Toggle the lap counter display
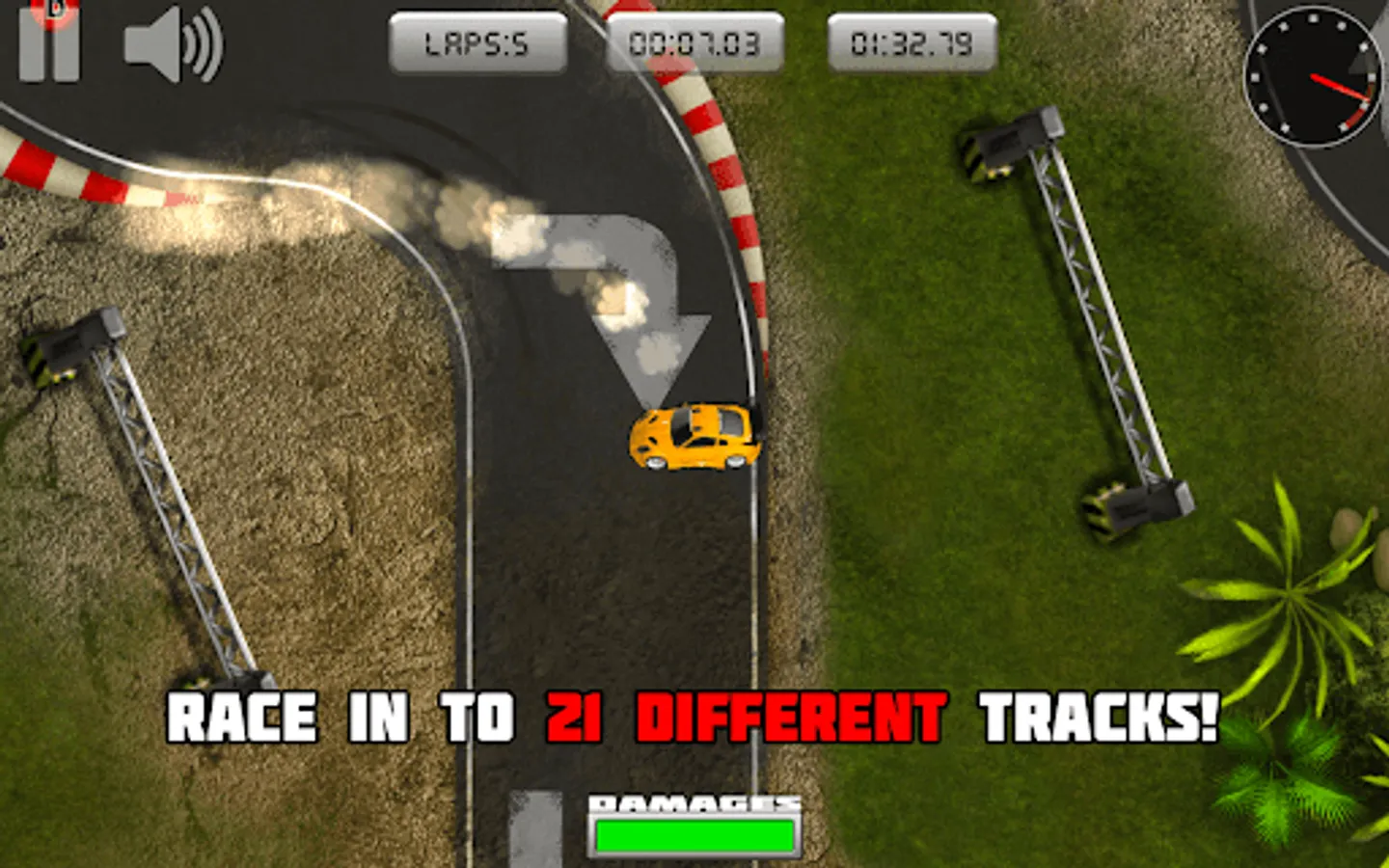The height and width of the screenshot is (868, 1389). 479,41
